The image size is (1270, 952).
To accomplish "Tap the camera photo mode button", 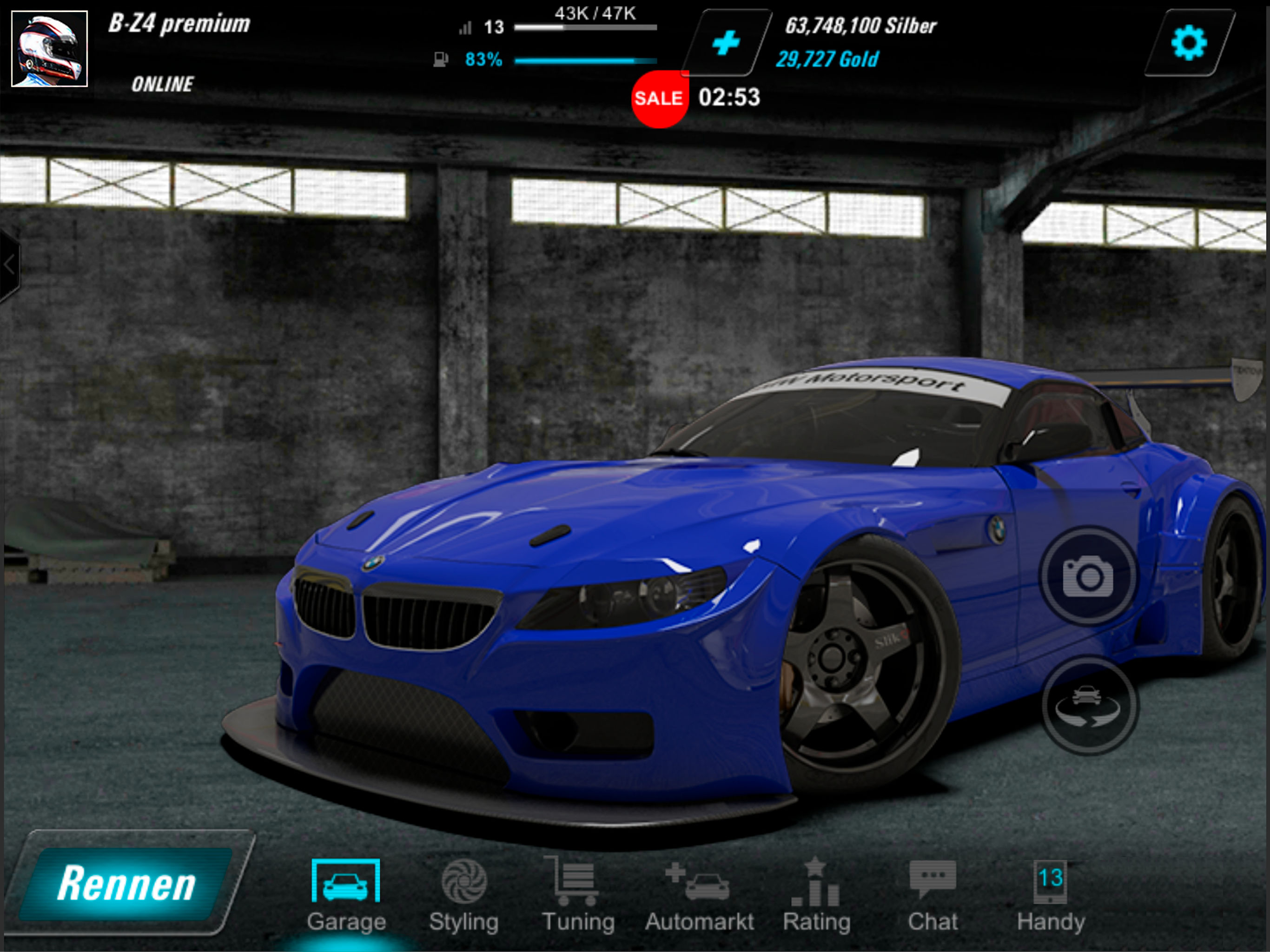I will point(1088,576).
